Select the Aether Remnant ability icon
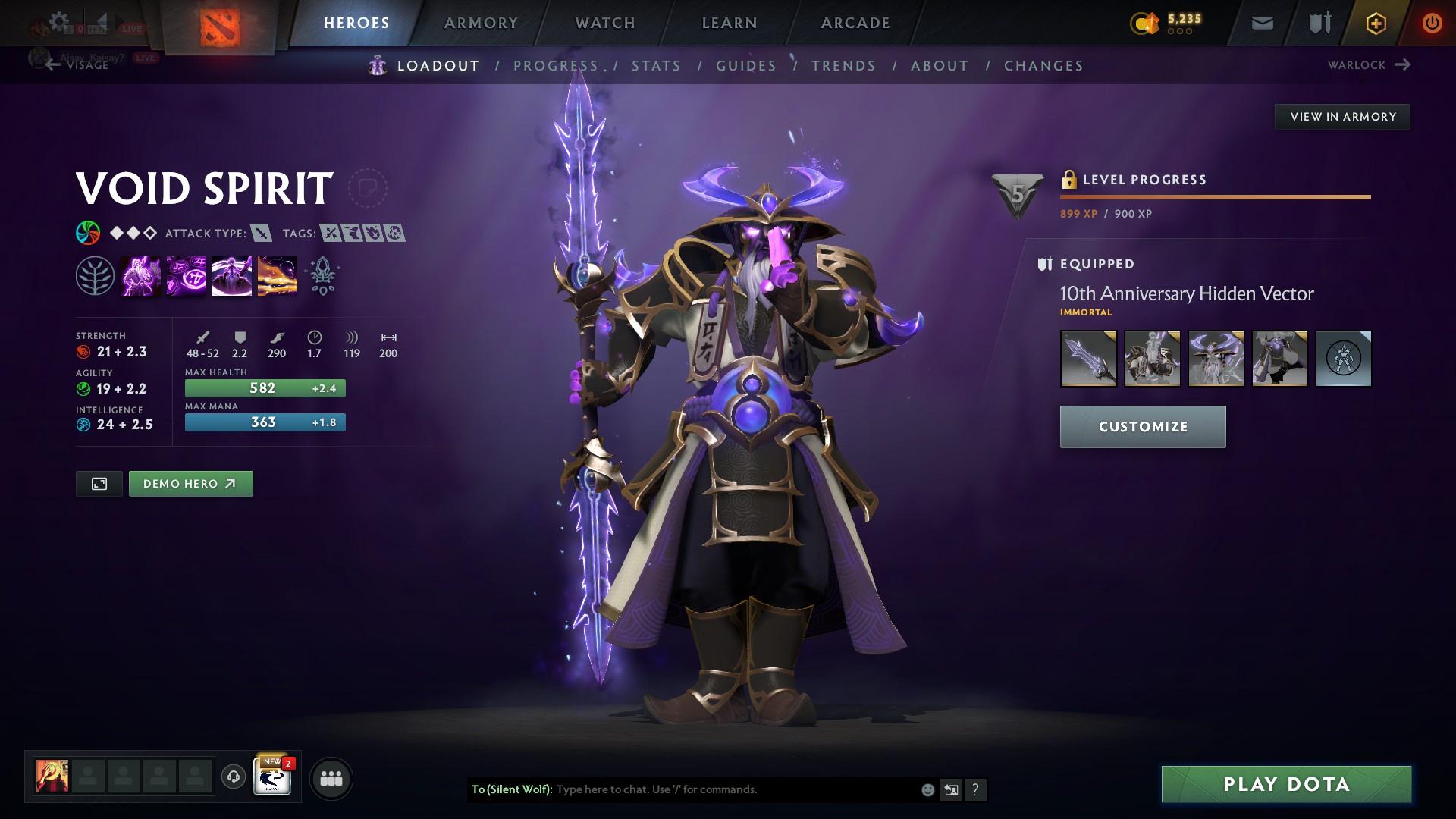This screenshot has width=1456, height=819. pos(142,275)
